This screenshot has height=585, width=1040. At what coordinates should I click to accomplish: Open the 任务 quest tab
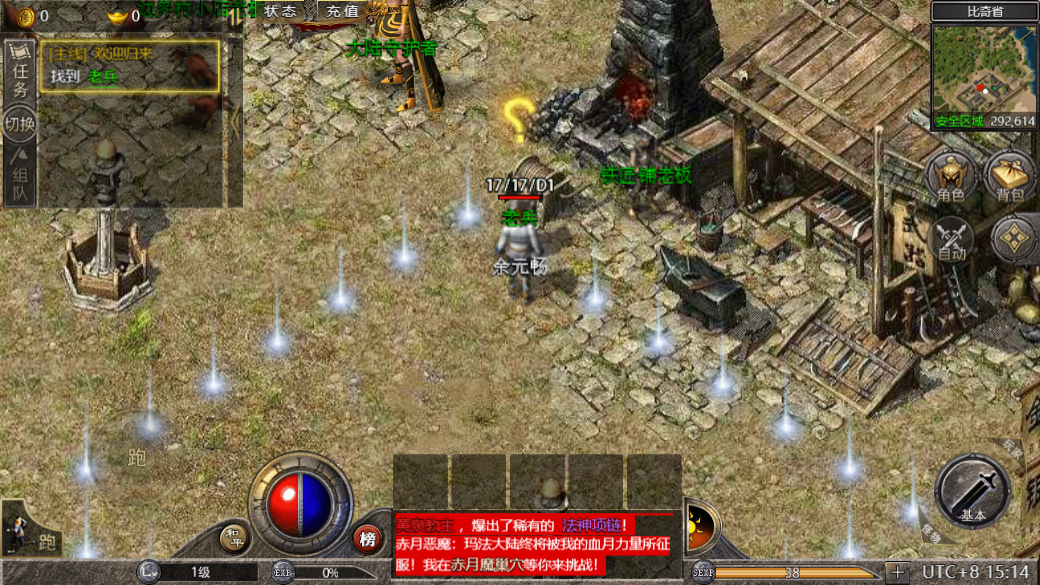(20, 74)
